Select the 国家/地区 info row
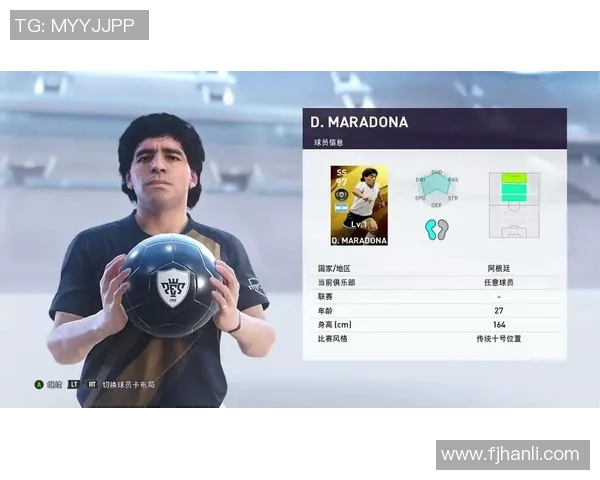 (435, 269)
